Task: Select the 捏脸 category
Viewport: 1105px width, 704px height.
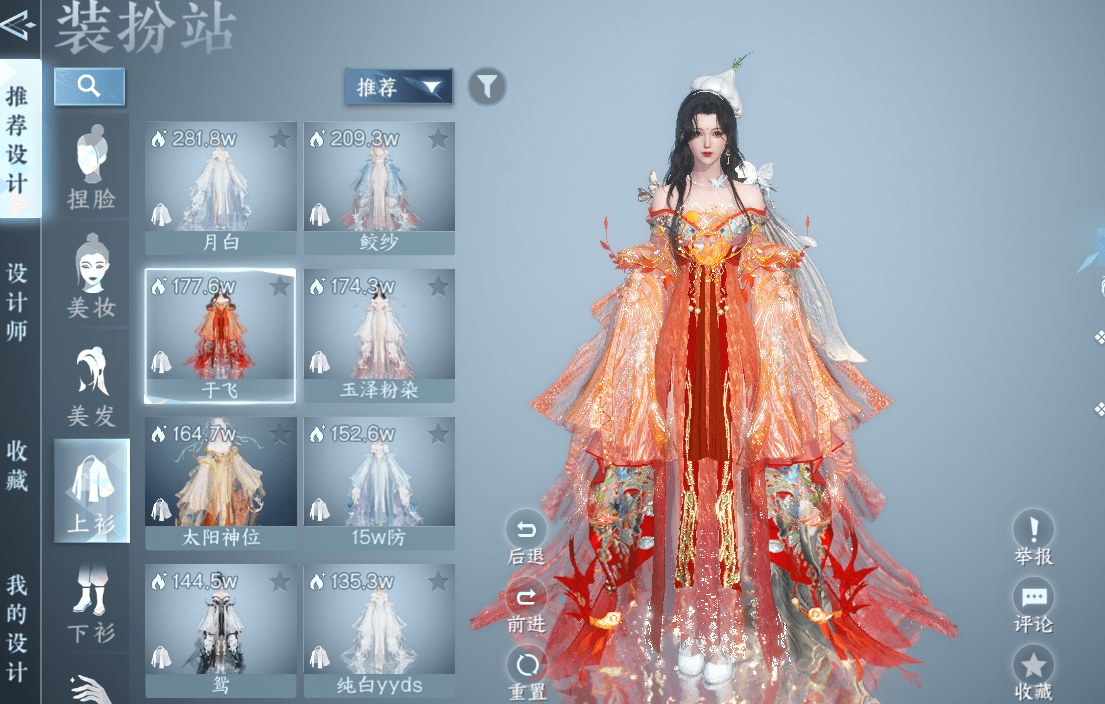Action: pyautogui.click(x=91, y=167)
